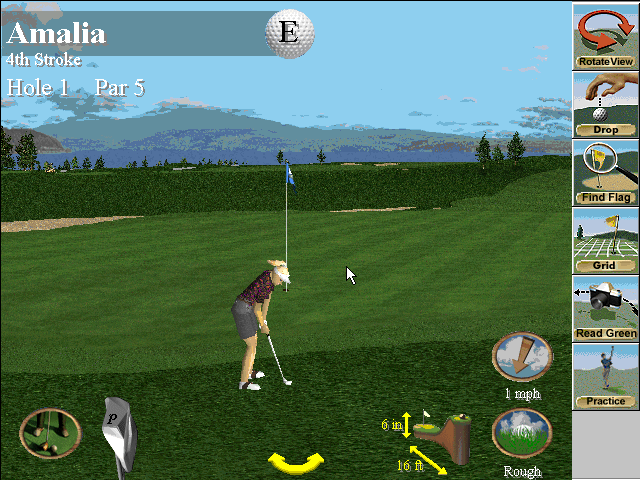Viewport: 640px width, 480px height.
Task: Select the Drop ball option
Action: point(606,104)
